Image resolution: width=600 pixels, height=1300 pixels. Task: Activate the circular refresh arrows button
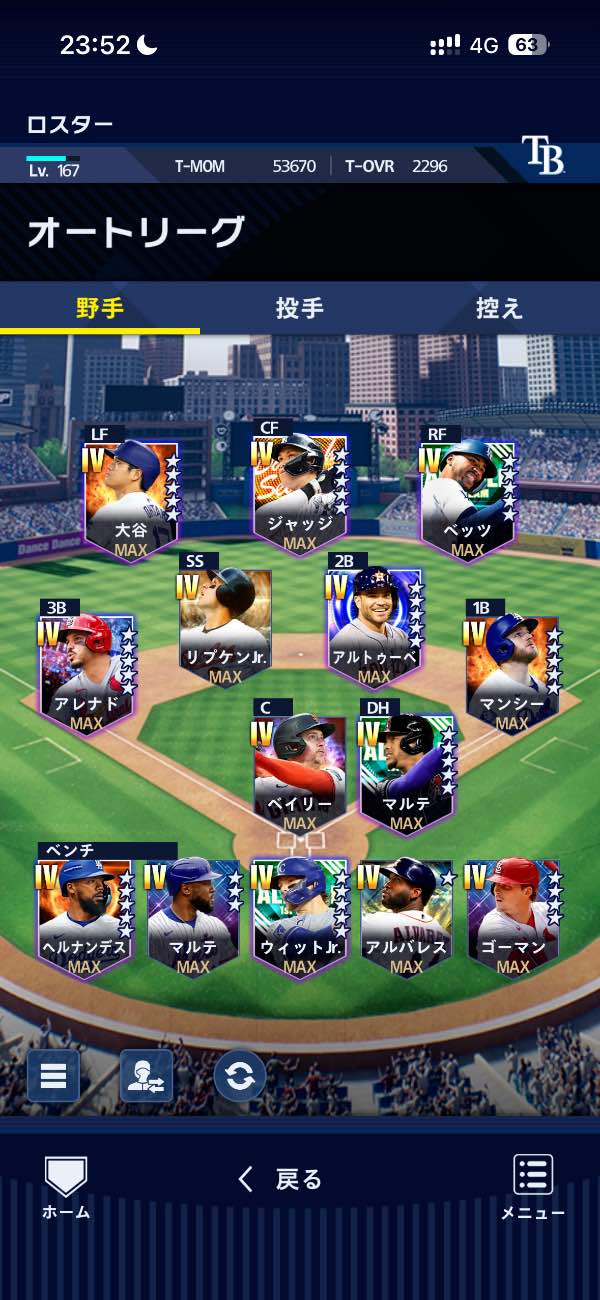(240, 1076)
